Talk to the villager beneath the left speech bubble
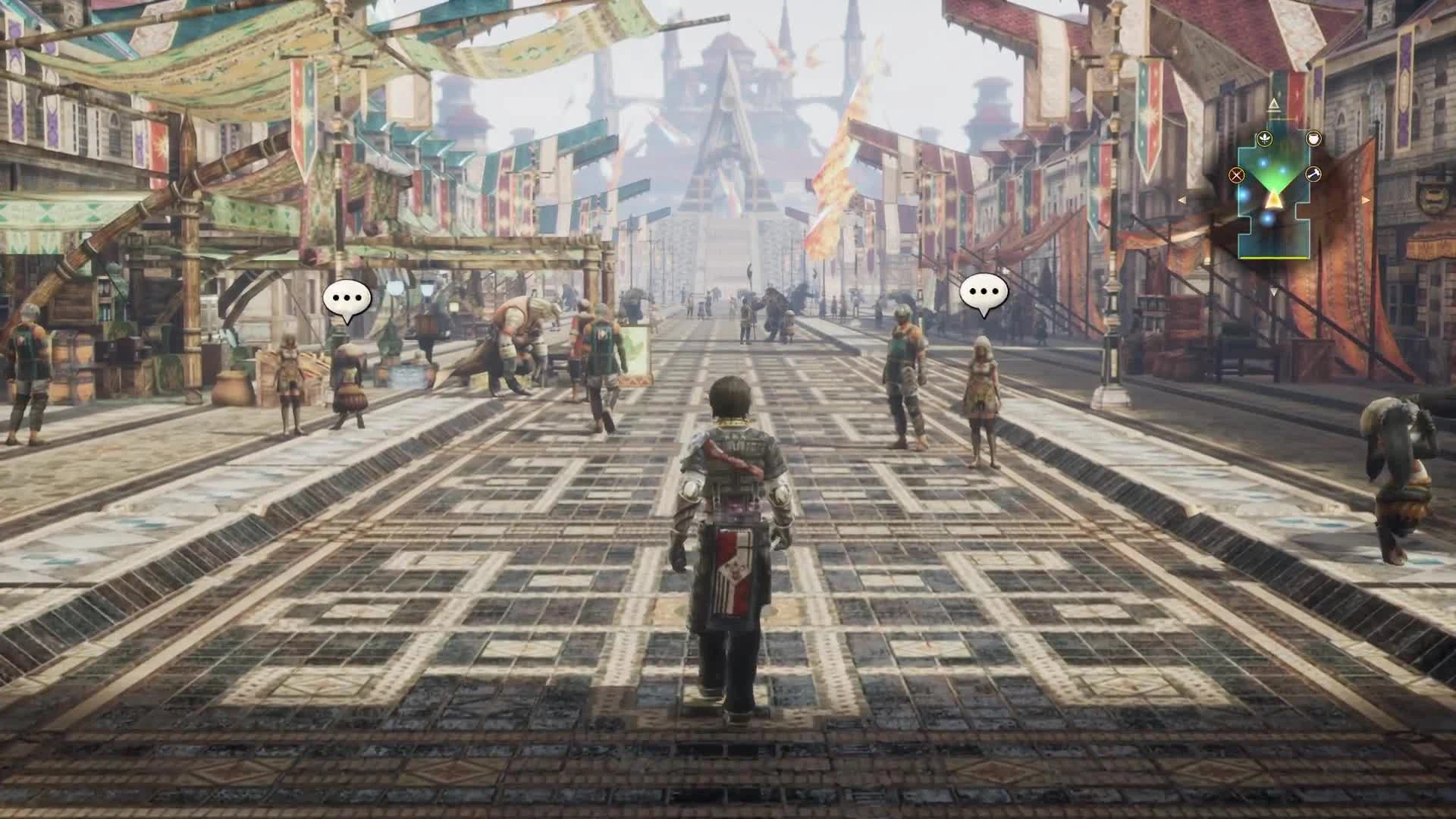This screenshot has width=1456, height=819. pos(349,379)
